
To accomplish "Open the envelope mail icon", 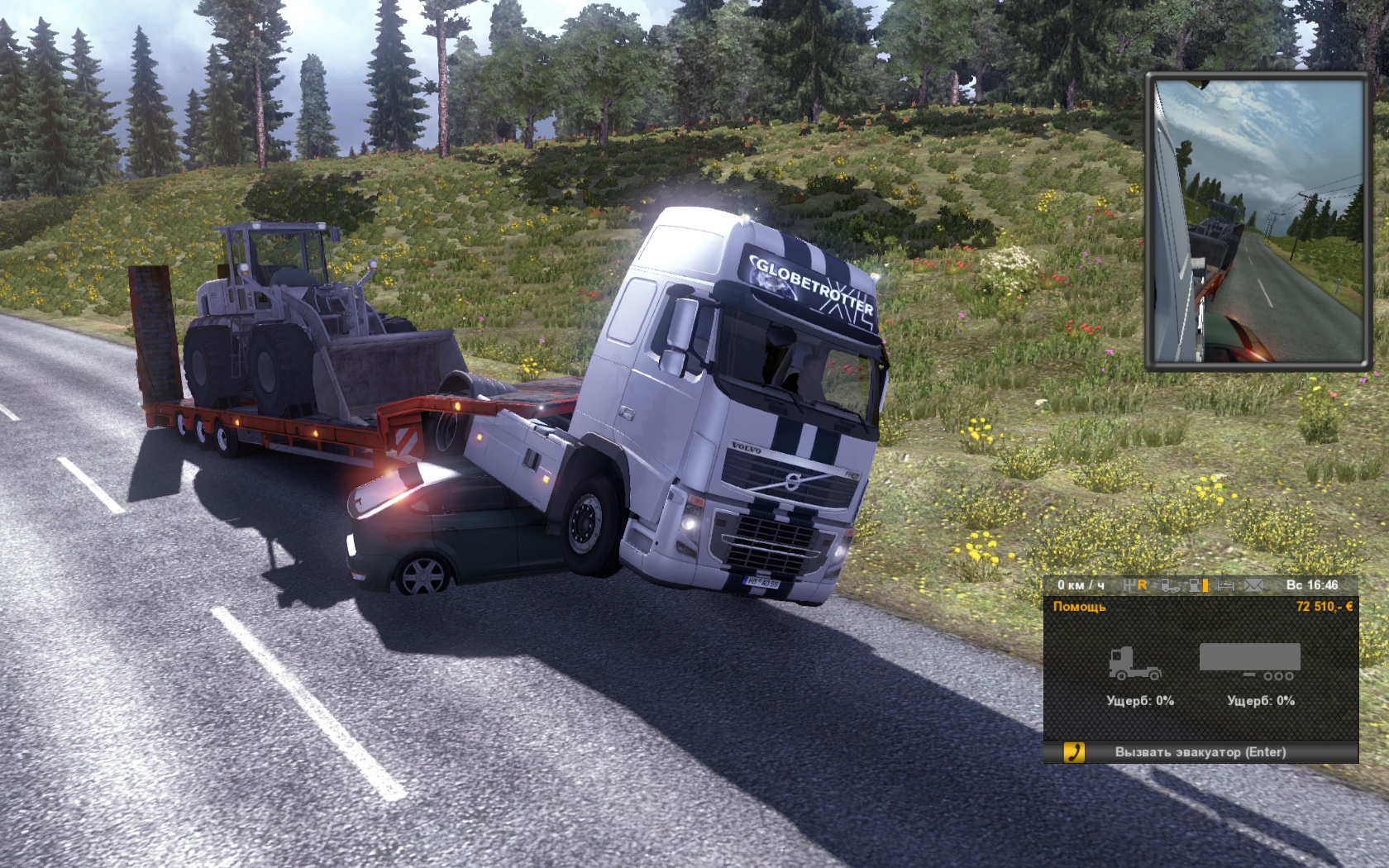I will 1254,585.
